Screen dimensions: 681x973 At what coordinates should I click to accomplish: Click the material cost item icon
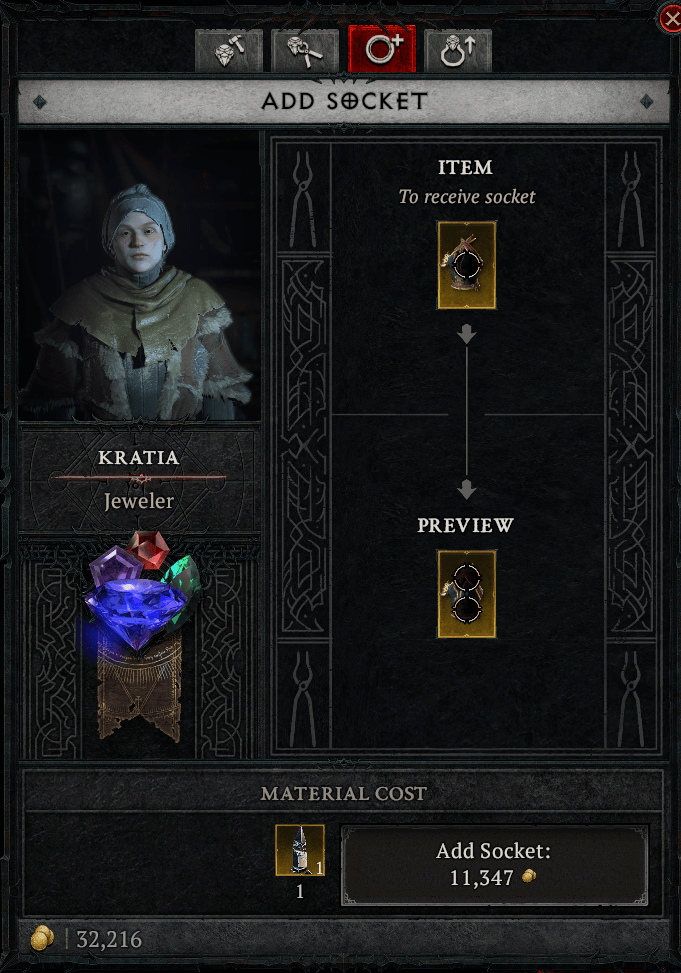300,850
